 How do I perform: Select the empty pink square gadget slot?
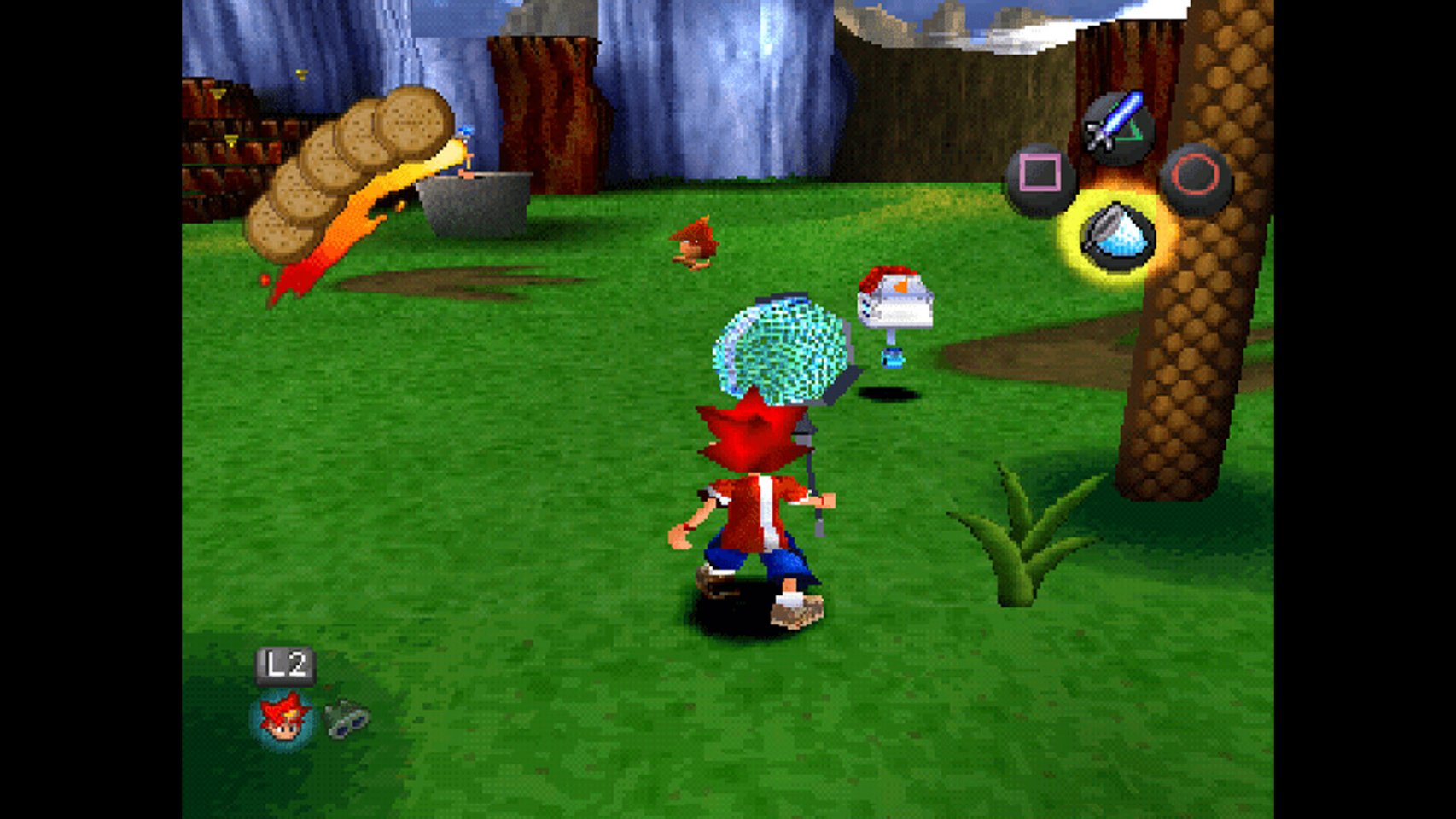(1040, 177)
